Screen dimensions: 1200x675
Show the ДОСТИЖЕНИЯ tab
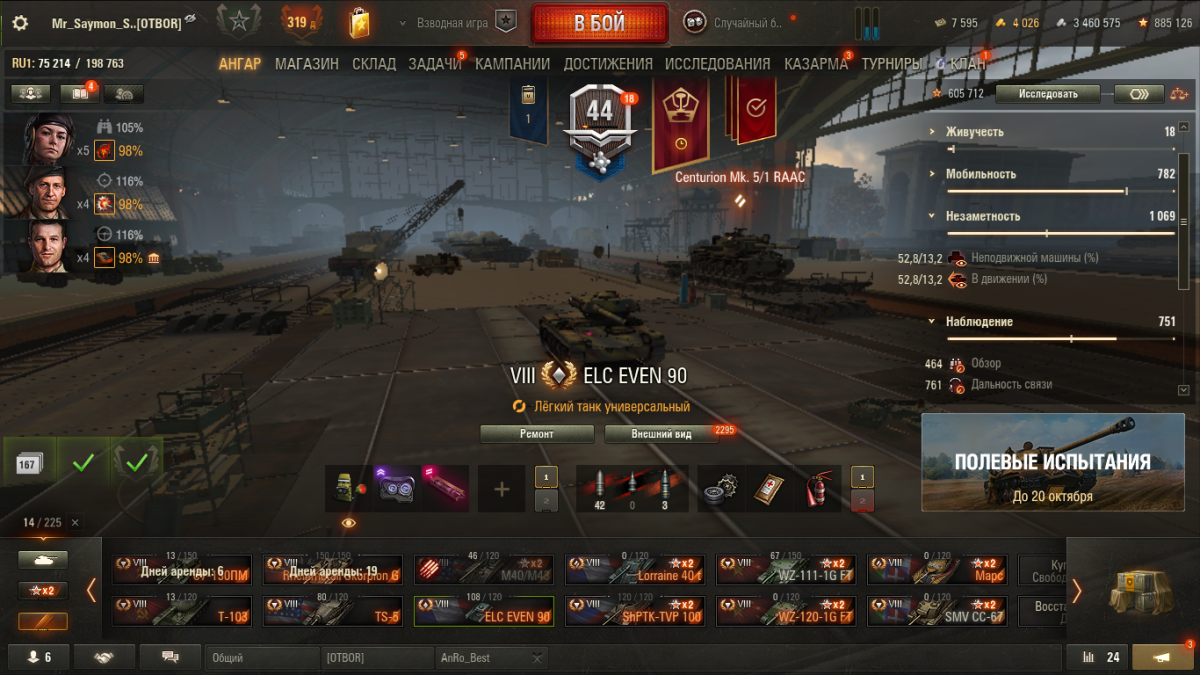[607, 64]
